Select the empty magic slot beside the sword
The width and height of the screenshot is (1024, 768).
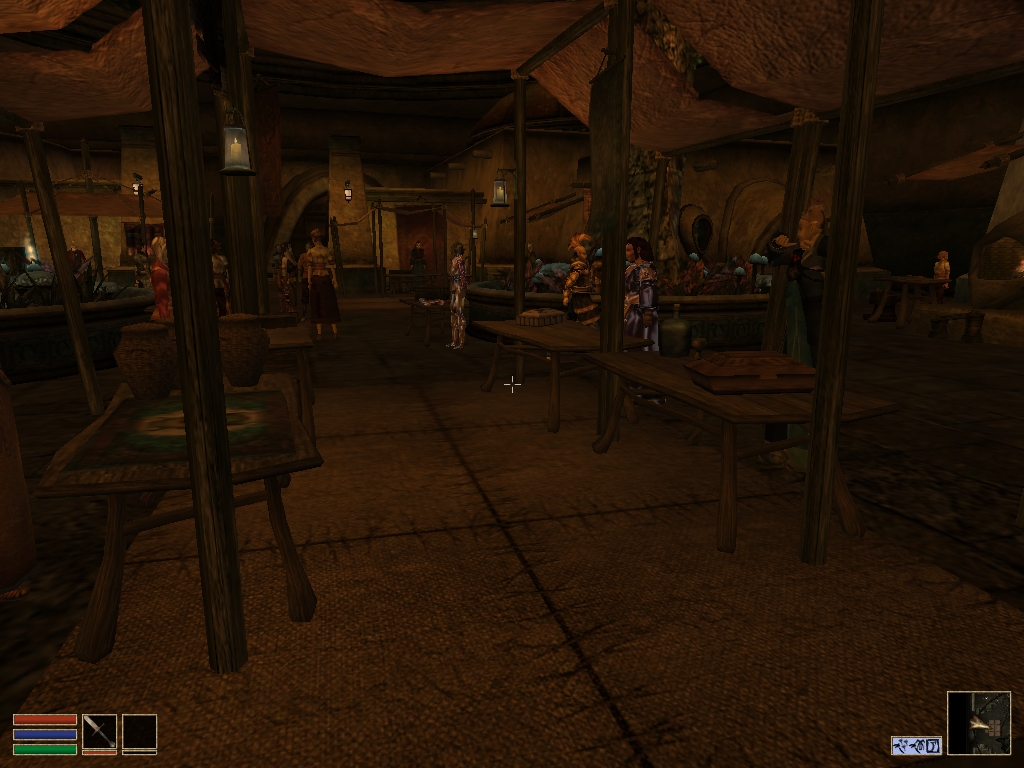[x=139, y=731]
